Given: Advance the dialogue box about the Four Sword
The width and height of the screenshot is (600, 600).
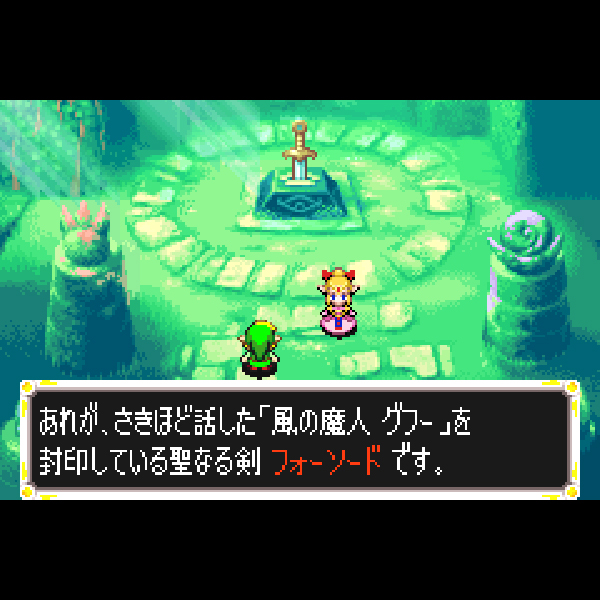Looking at the screenshot, I should tap(299, 438).
